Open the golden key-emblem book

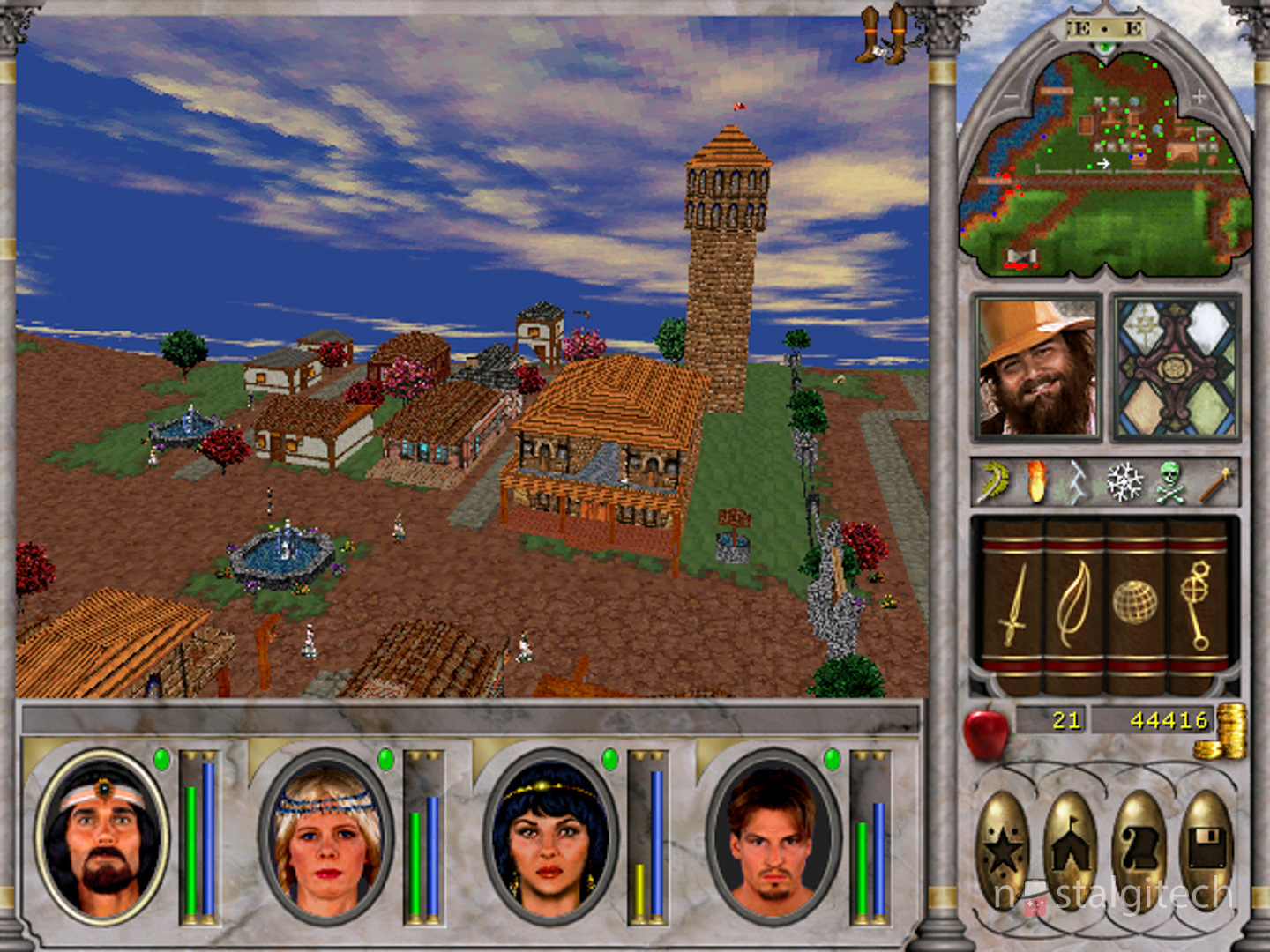(1197, 604)
